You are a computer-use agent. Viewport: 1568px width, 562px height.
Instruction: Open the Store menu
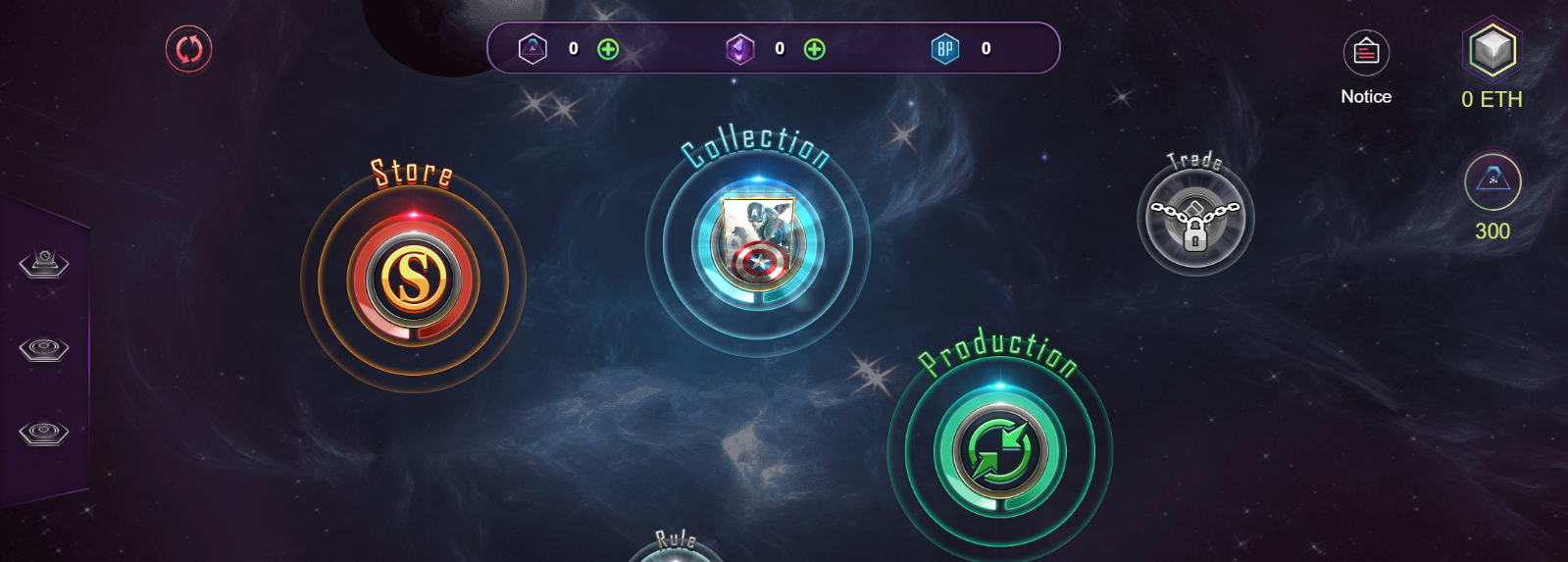413,280
